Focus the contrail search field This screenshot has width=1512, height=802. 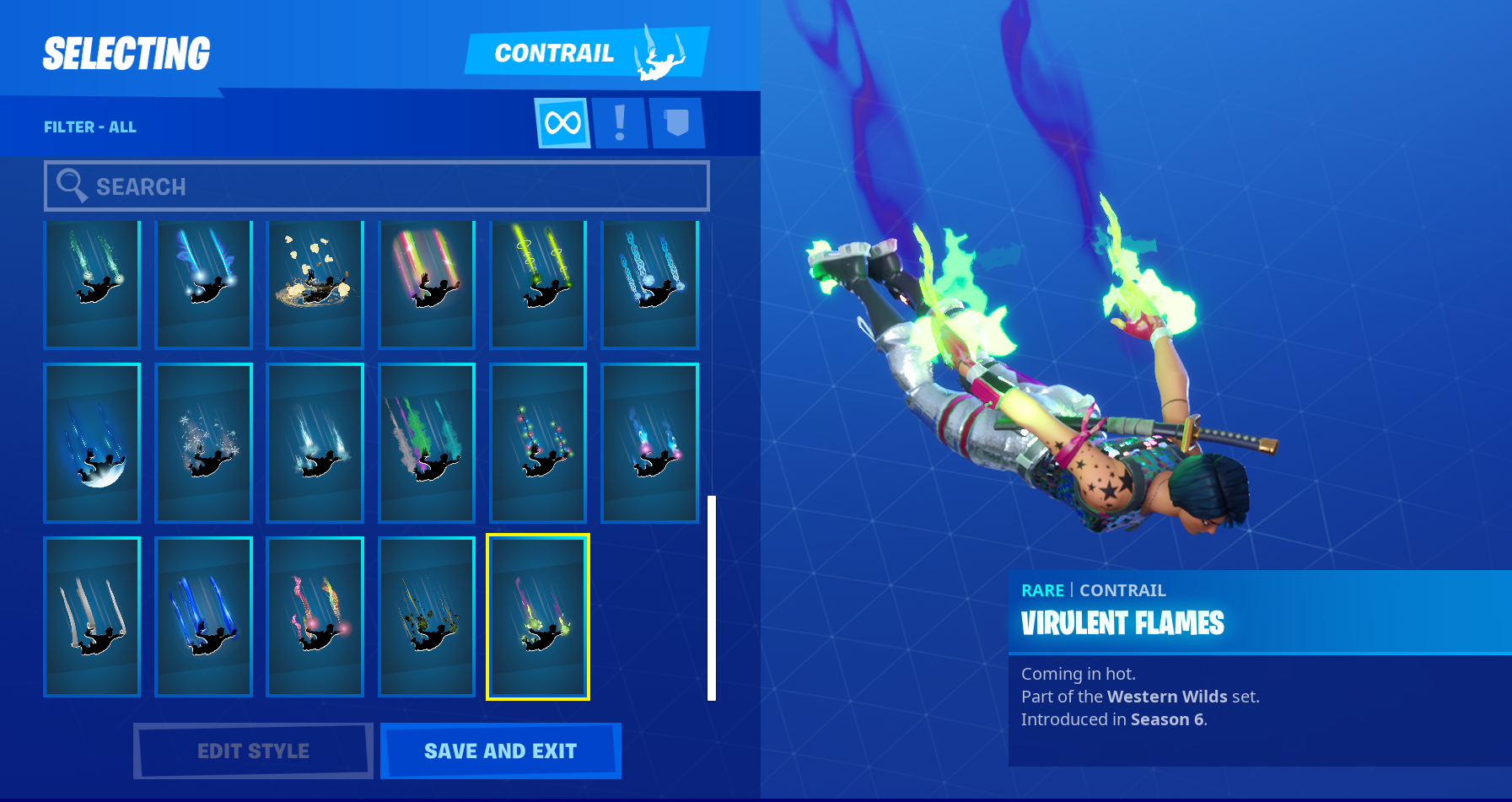[x=377, y=186]
